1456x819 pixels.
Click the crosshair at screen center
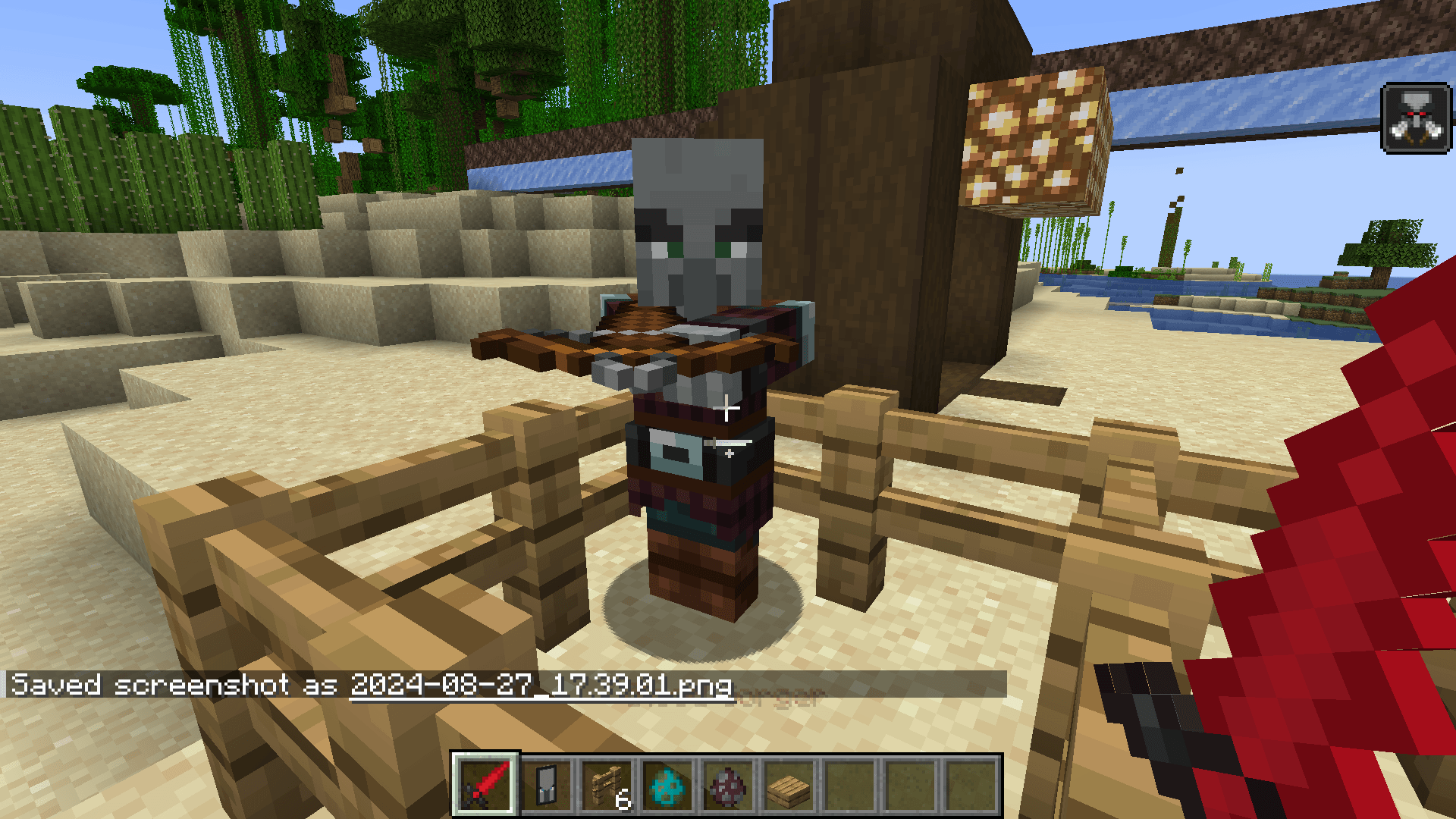[728, 409]
